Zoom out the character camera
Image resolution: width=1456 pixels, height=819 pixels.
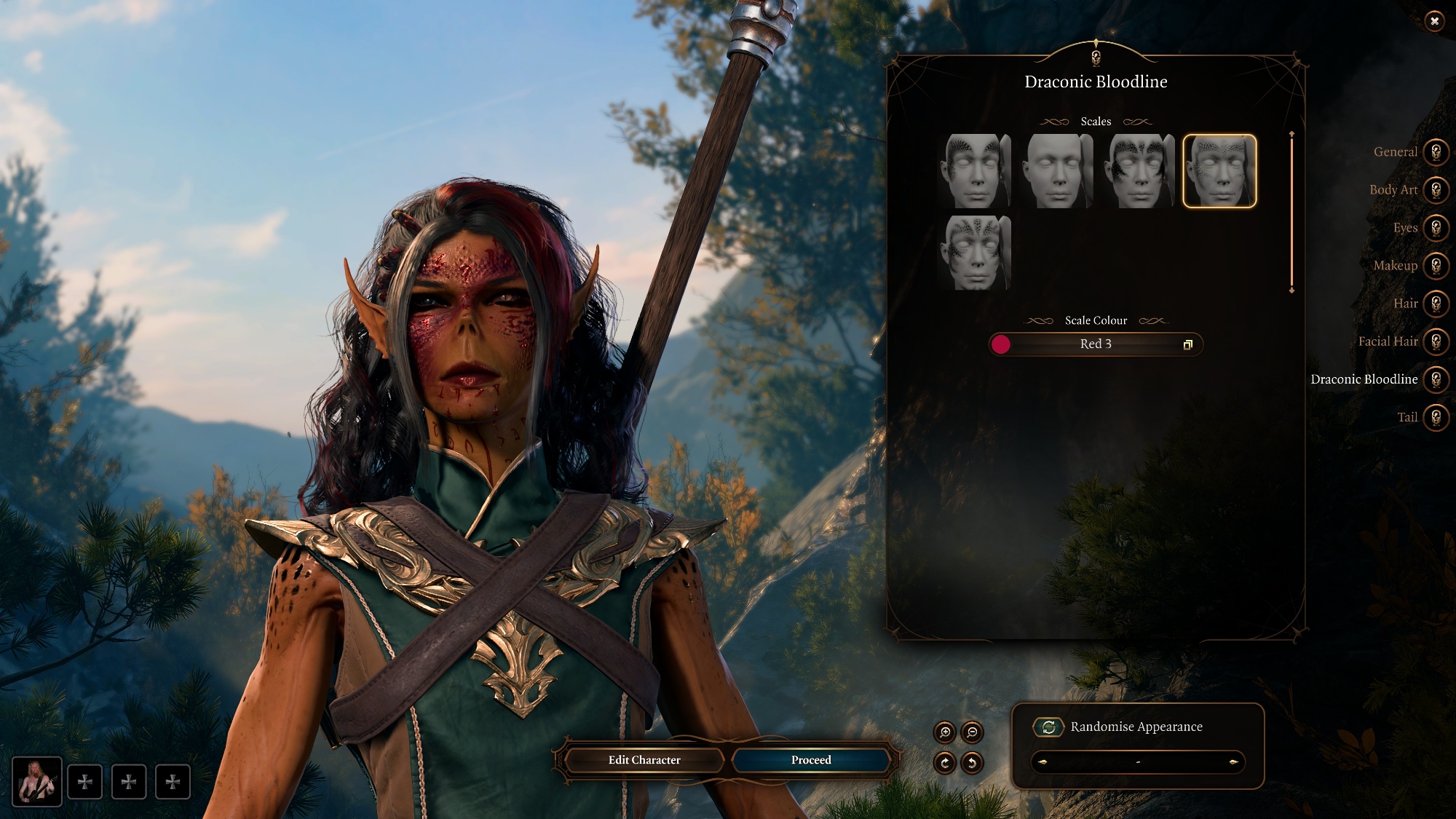tap(972, 732)
